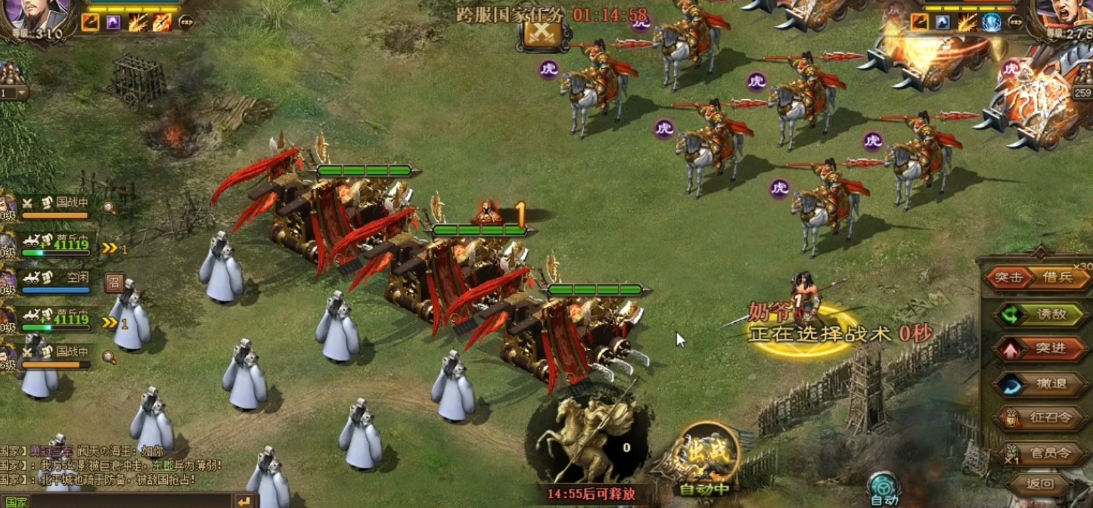Click the 召 summon button beside idle general
This screenshot has height=508, width=1093.
click(x=114, y=283)
